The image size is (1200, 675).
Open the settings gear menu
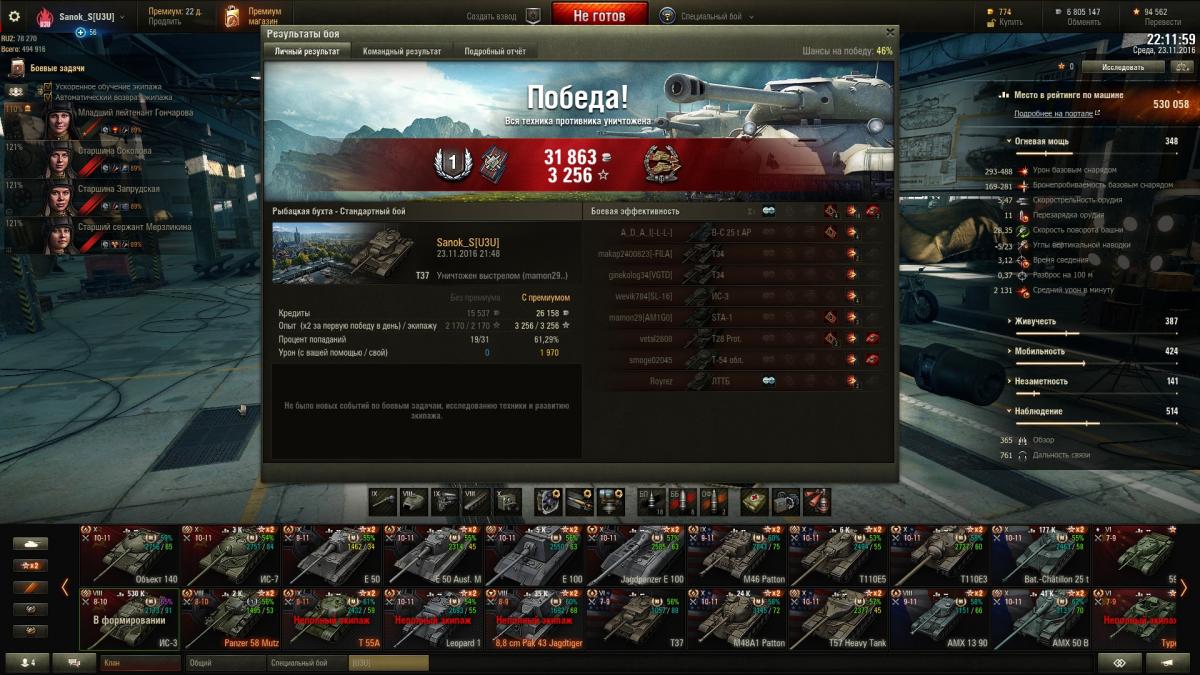[x=14, y=16]
